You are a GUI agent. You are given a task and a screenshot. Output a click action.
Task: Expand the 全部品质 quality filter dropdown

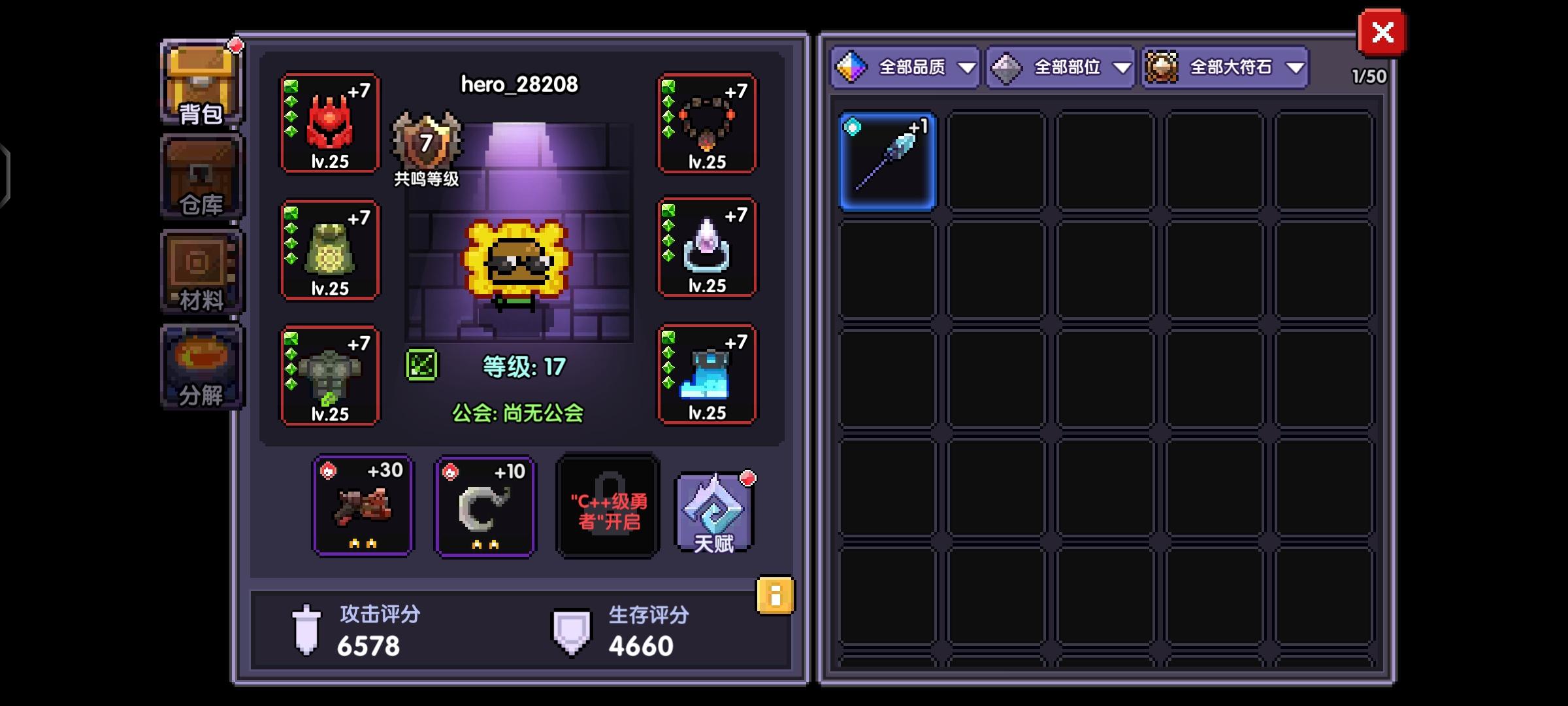coord(906,67)
